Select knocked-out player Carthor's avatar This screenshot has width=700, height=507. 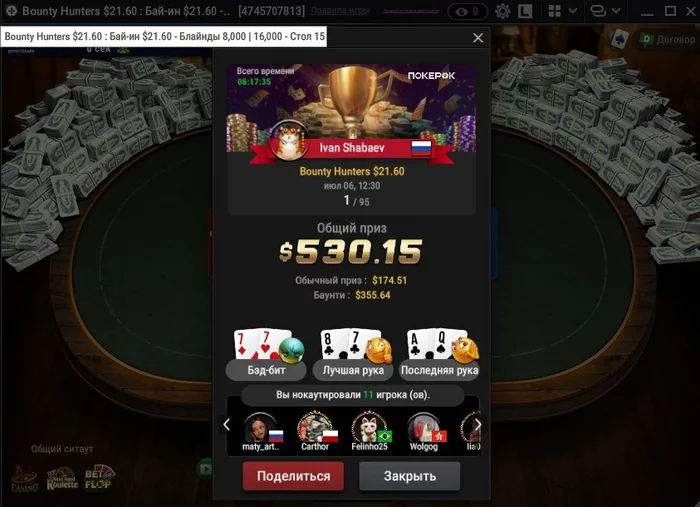(314, 427)
